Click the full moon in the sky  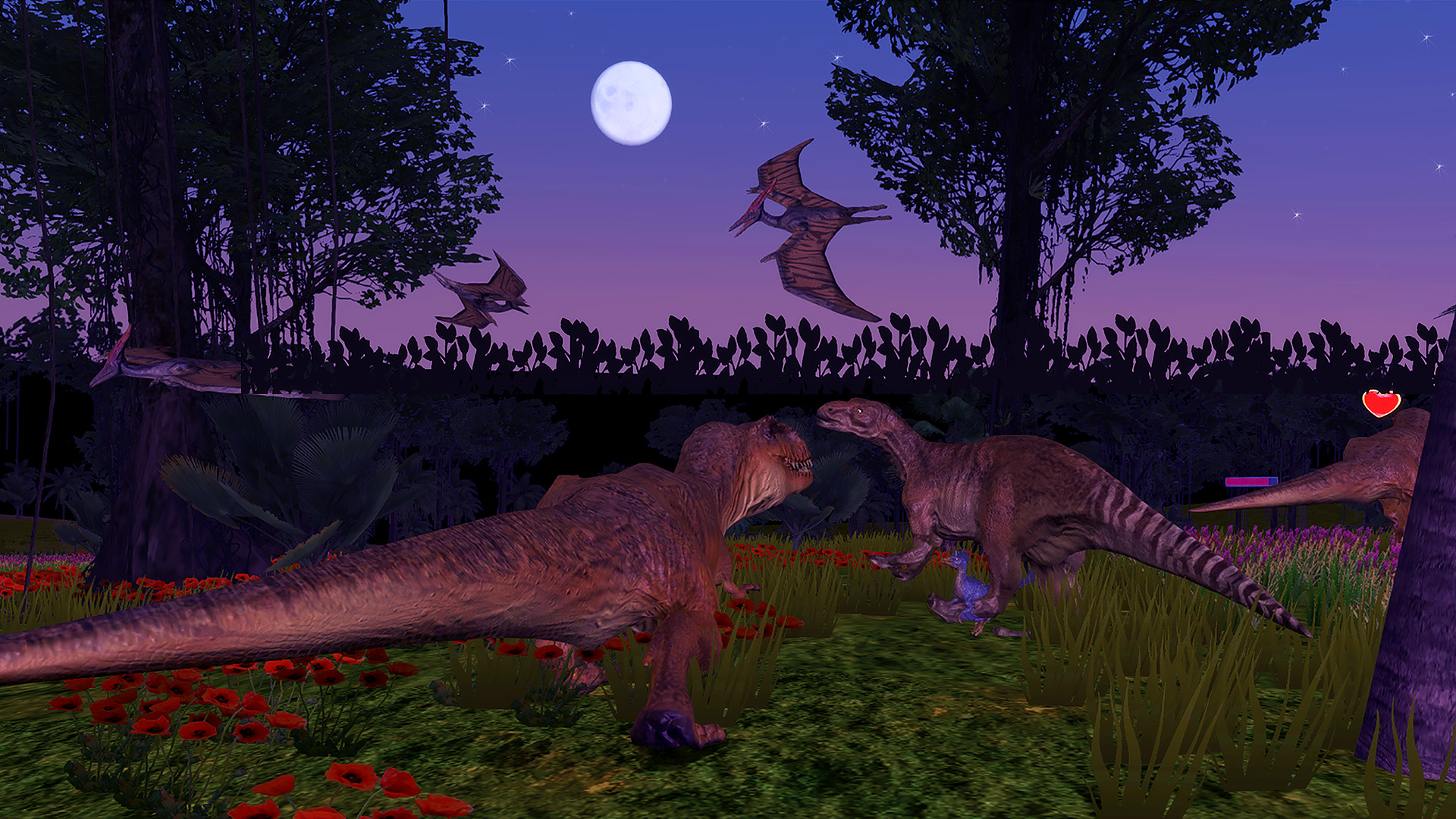coord(632,102)
